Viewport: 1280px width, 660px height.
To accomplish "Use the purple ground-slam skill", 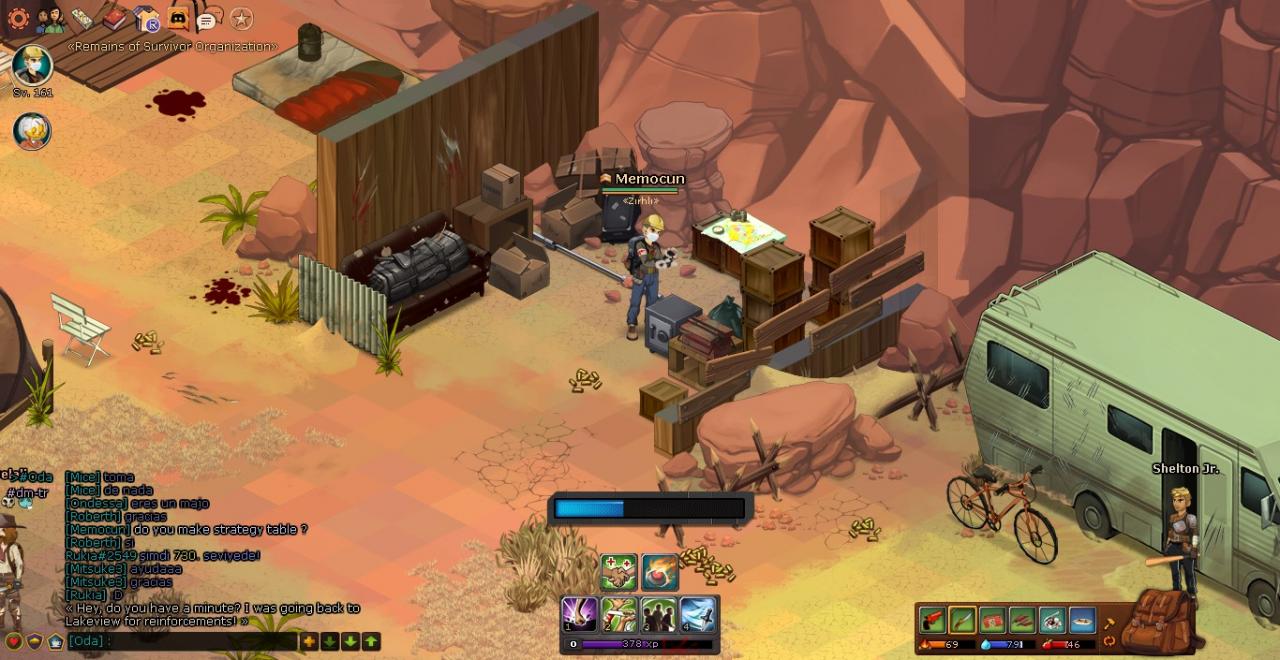I will [x=579, y=614].
